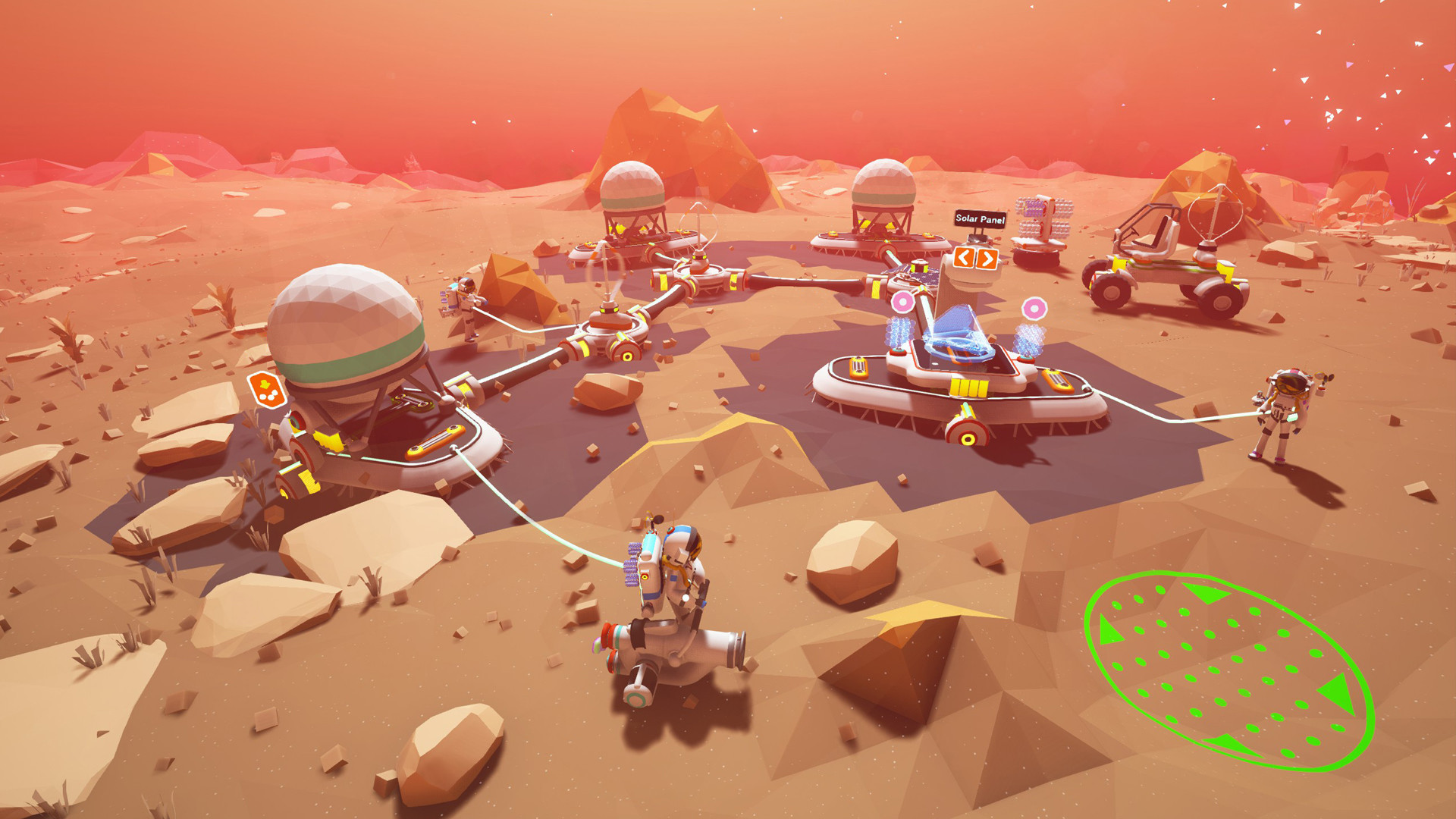Select the orange beacon marker near the large dome
This screenshot has width=1456, height=819.
pos(268,391)
